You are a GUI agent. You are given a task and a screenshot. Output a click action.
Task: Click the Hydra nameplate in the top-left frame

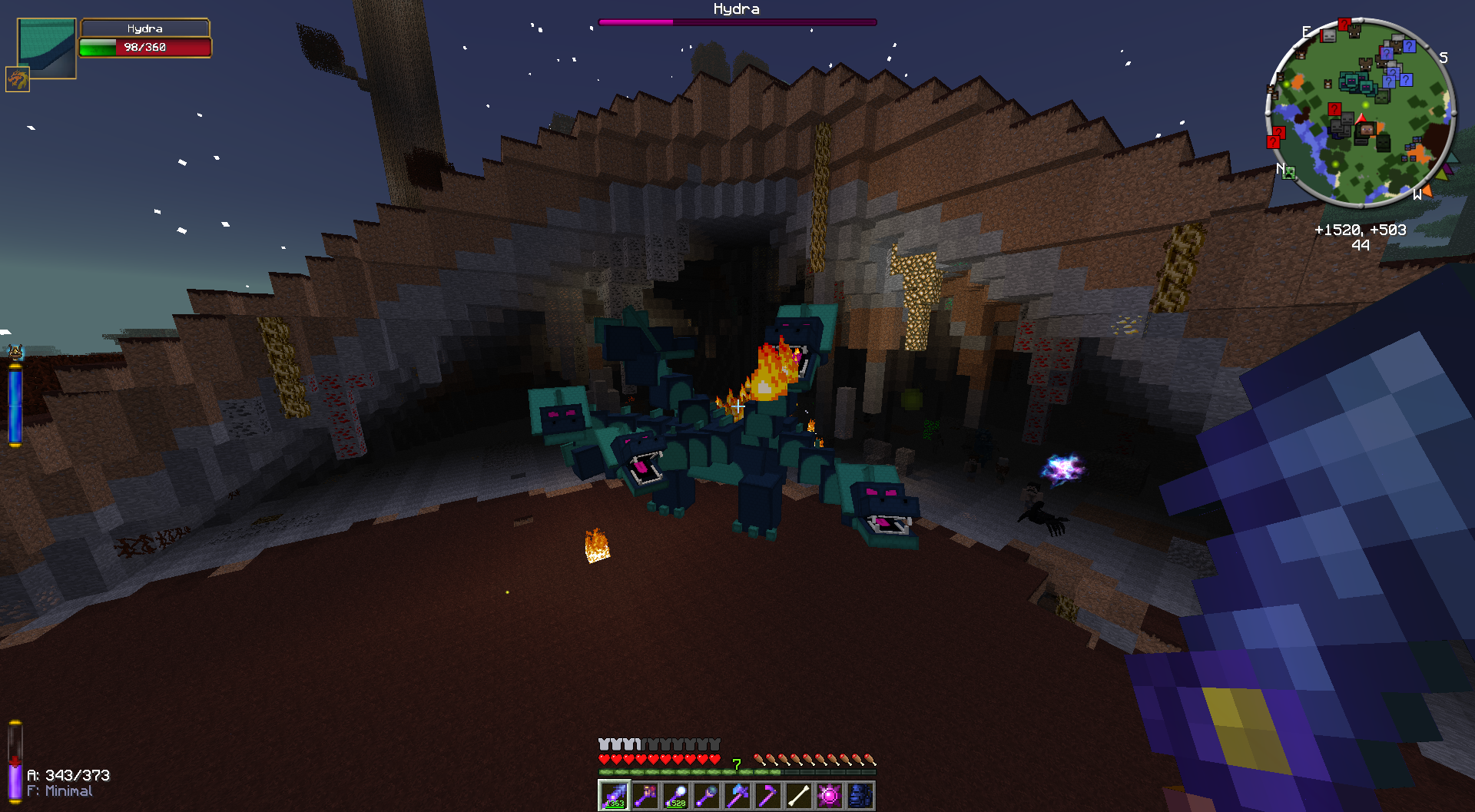(x=144, y=28)
